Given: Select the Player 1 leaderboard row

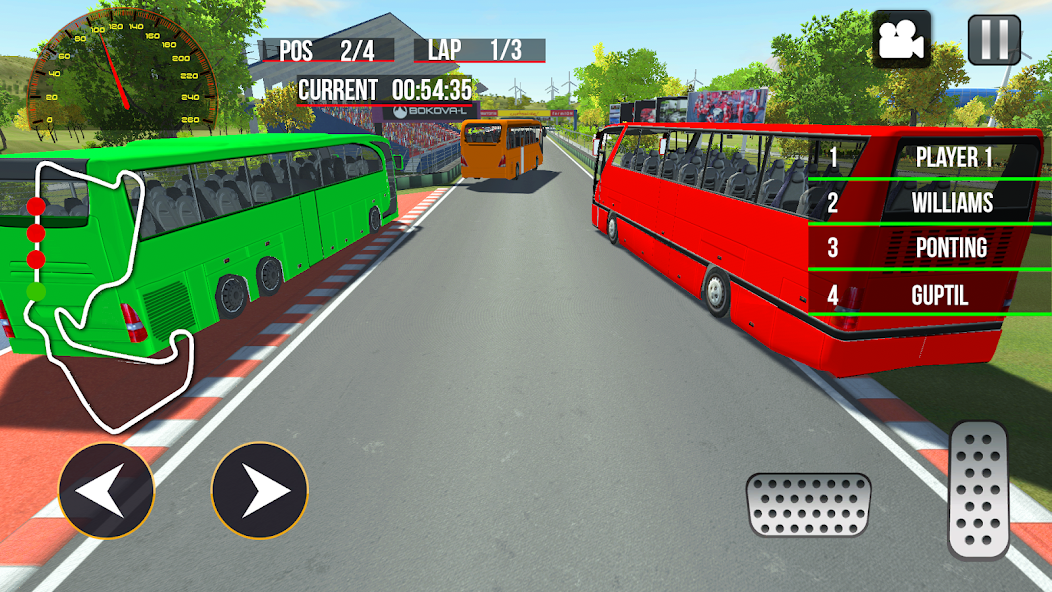Looking at the screenshot, I should [x=930, y=157].
